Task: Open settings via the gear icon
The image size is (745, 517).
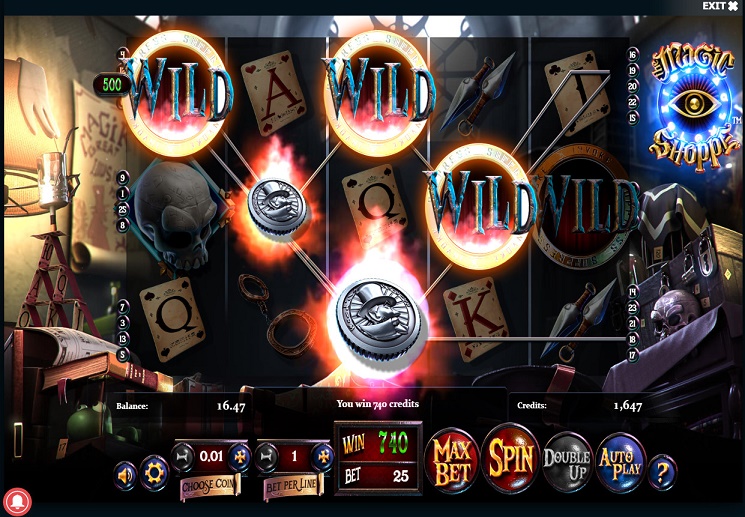Action: (x=154, y=470)
